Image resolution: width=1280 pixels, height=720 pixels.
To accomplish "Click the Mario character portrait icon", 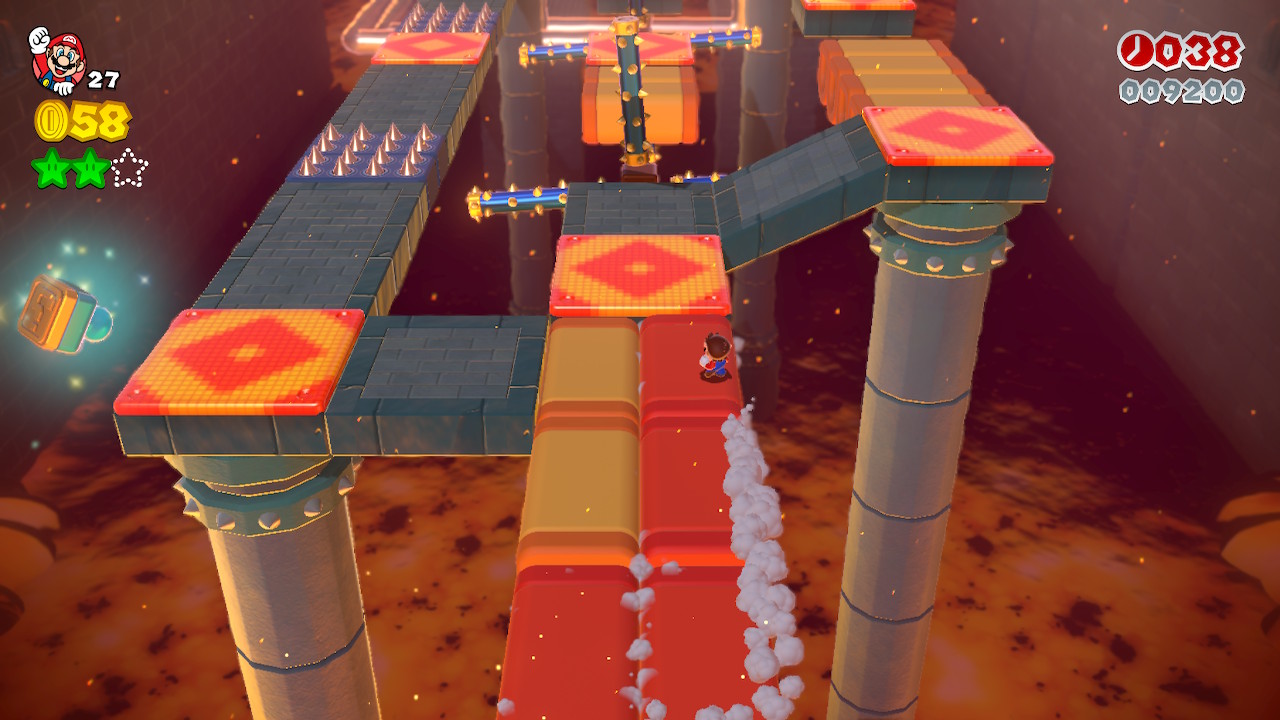I will coord(57,60).
